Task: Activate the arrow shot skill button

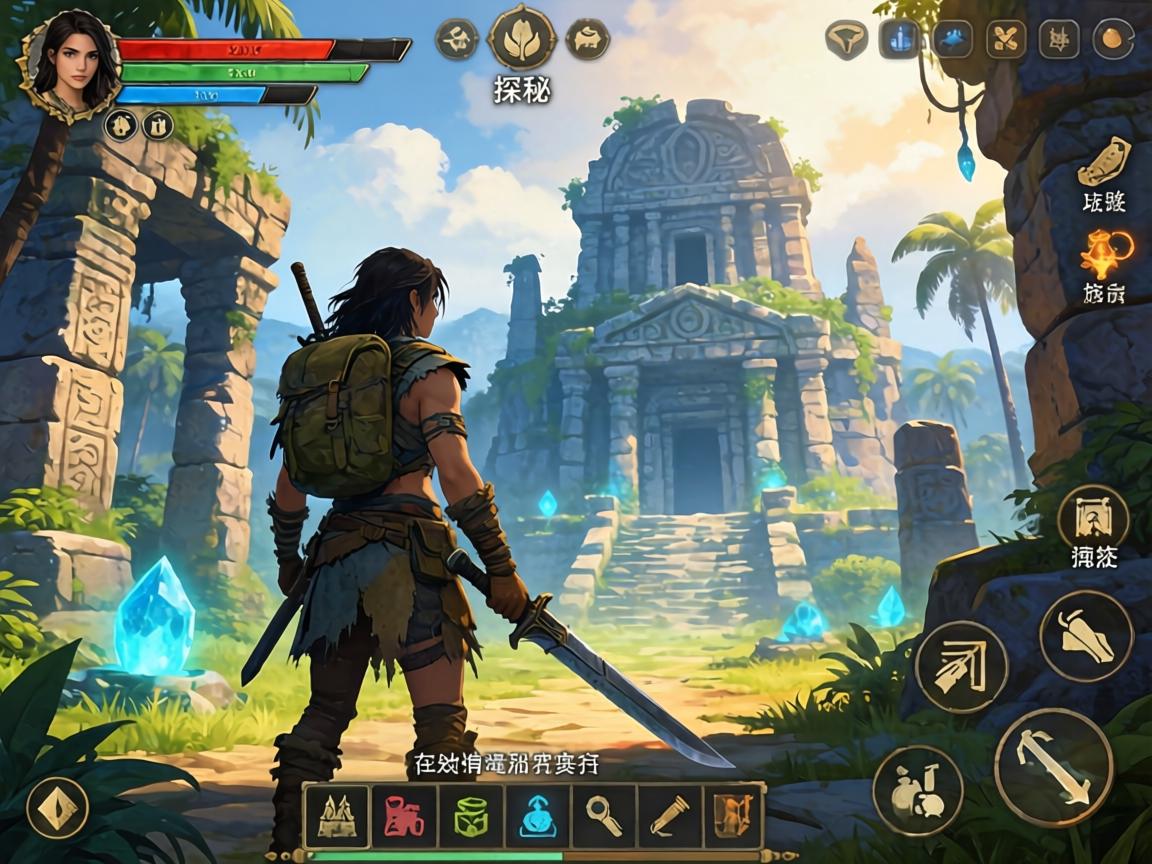Action: point(961,667)
